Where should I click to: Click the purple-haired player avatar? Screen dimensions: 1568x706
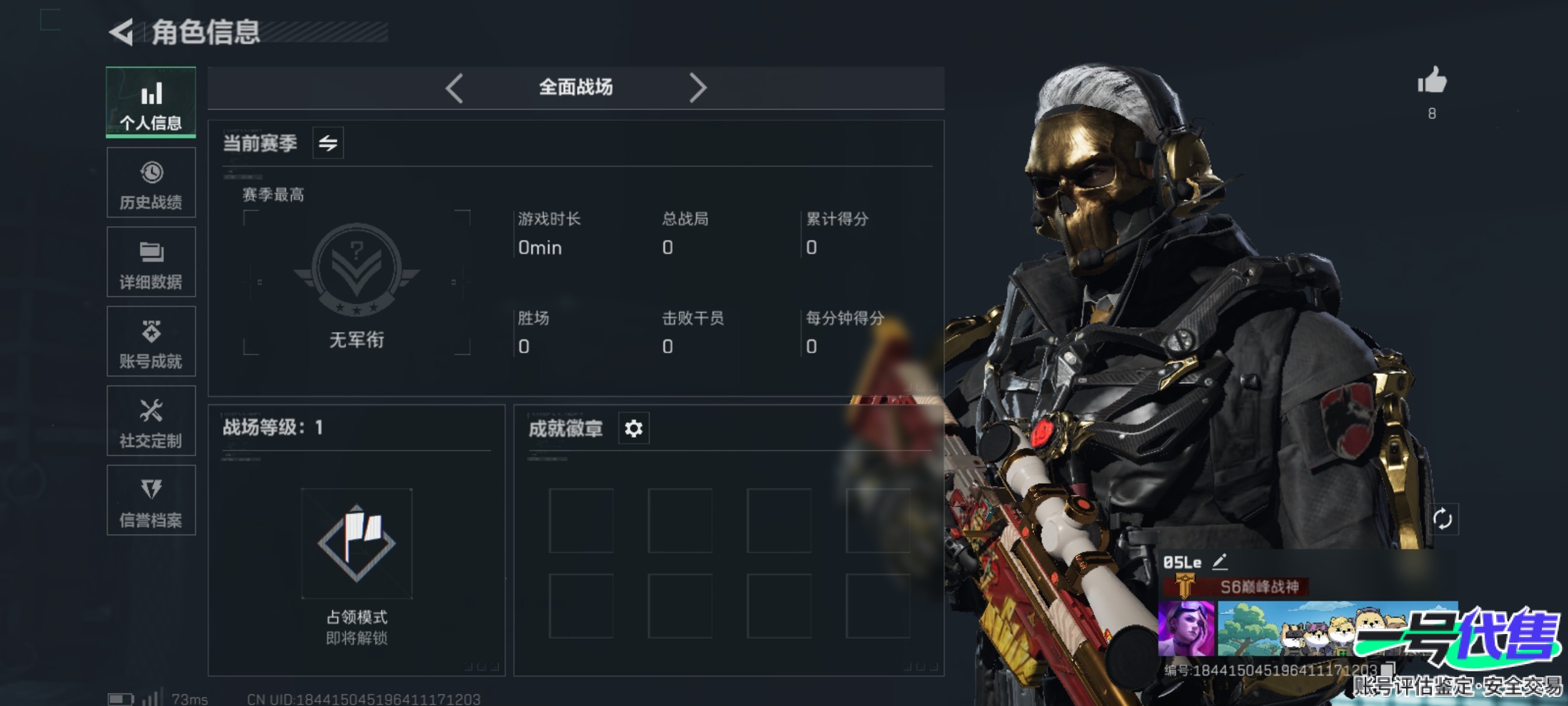pos(1186,629)
